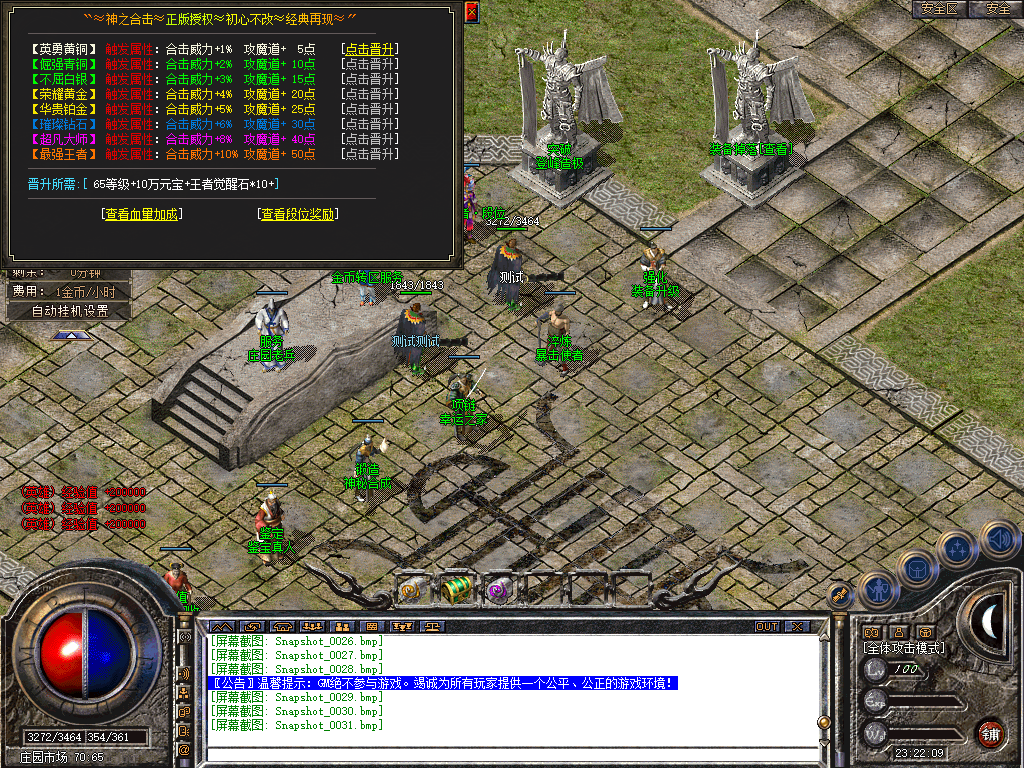Open the 查看血量加成 link
Screen dimensions: 1024x768
[x=144, y=214]
